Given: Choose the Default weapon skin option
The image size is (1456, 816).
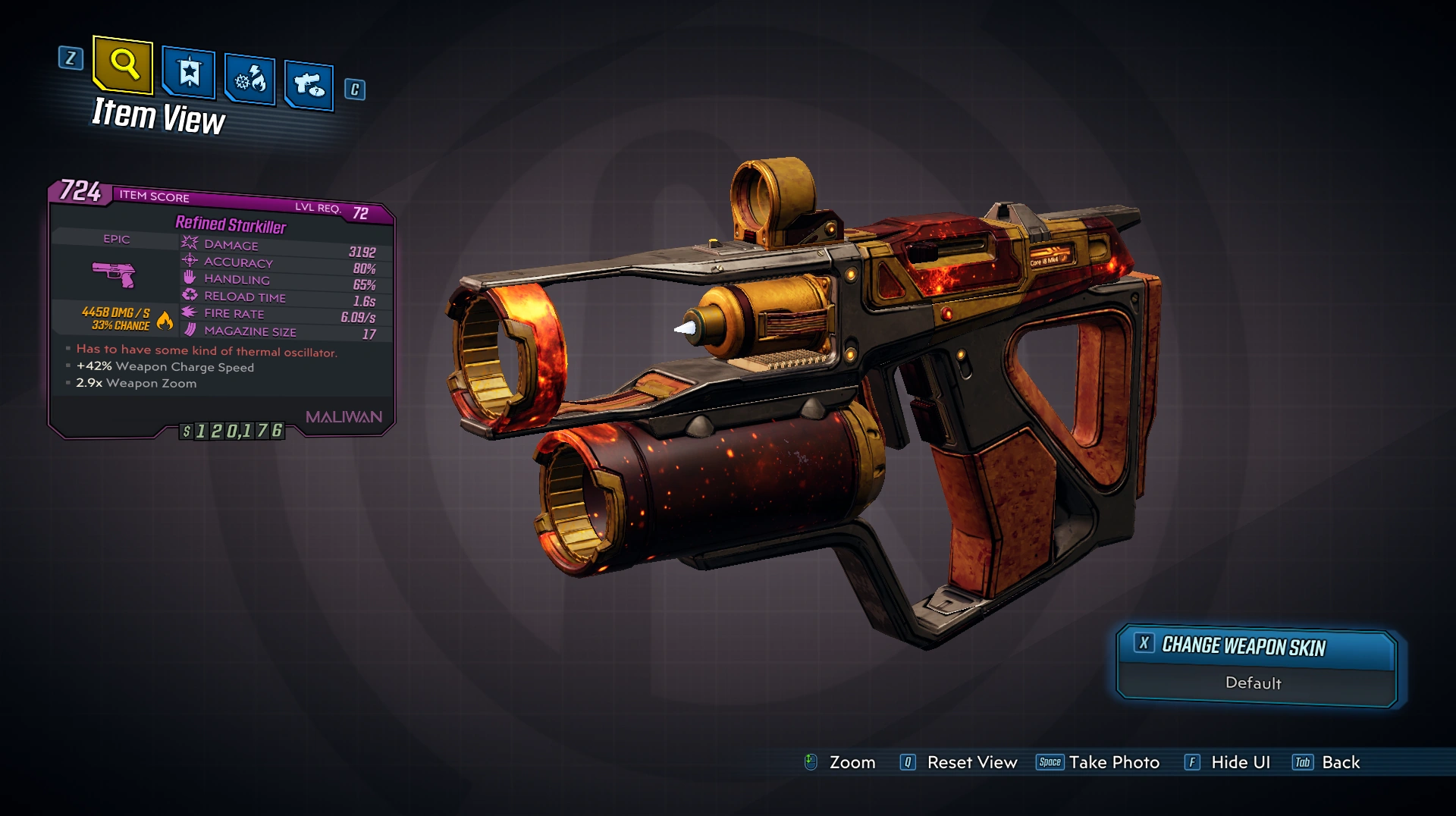Looking at the screenshot, I should tap(1254, 683).
